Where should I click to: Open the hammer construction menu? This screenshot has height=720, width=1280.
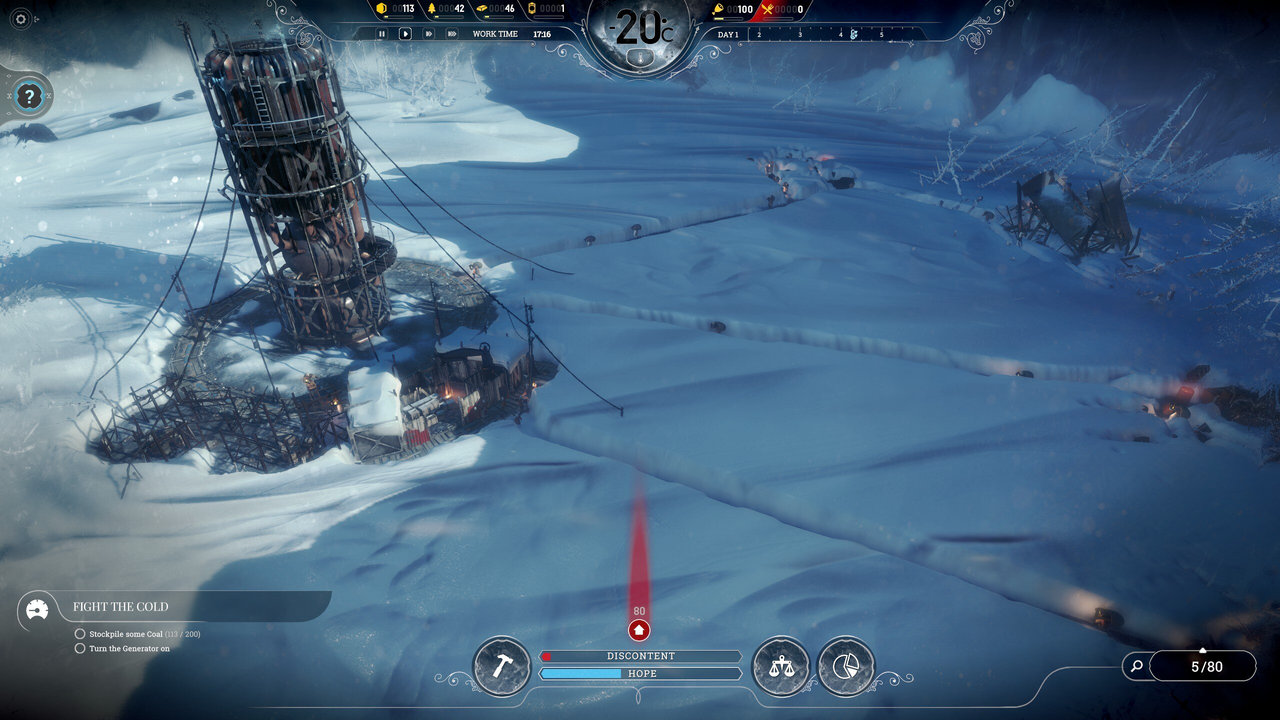pyautogui.click(x=501, y=666)
